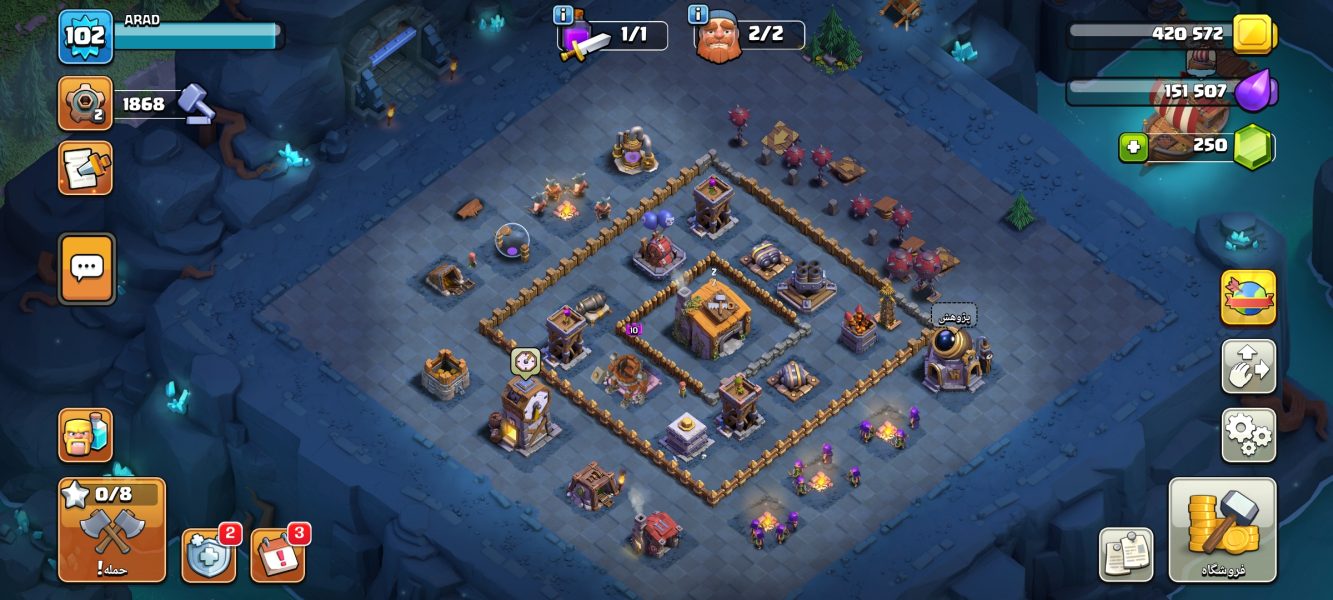This screenshot has height=600, width=1333.
Task: Open the world globe button
Action: click(x=1247, y=298)
